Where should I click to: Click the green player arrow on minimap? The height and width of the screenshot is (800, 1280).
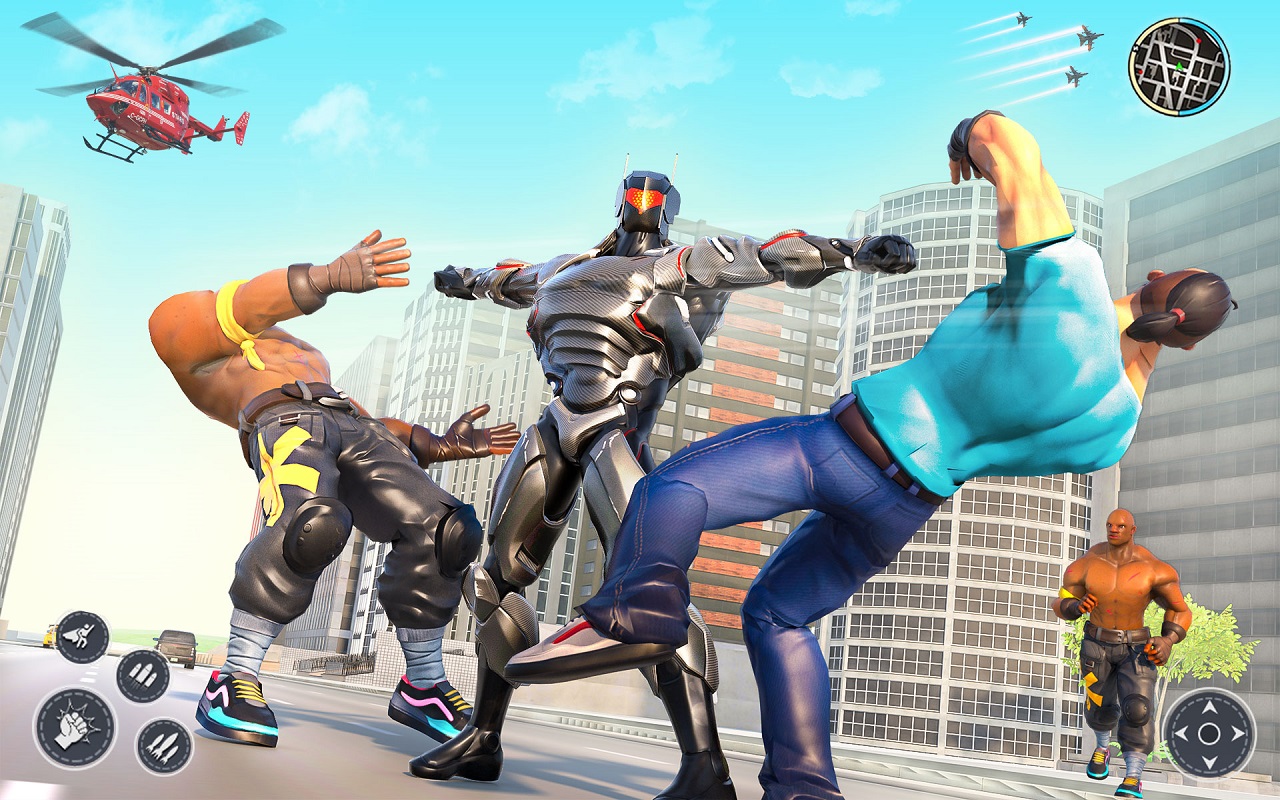1179,66
